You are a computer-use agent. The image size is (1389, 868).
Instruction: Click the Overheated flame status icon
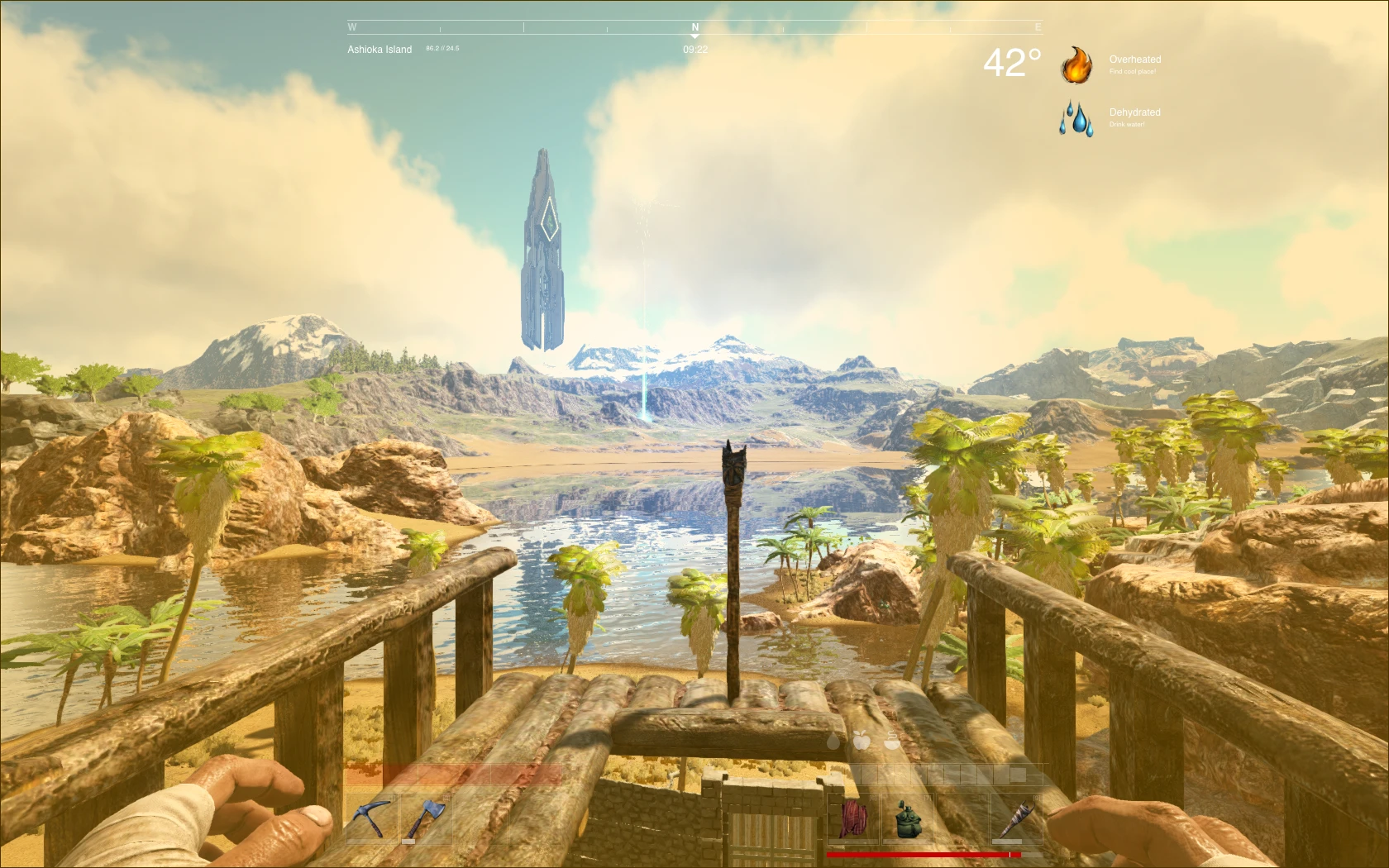(1076, 64)
